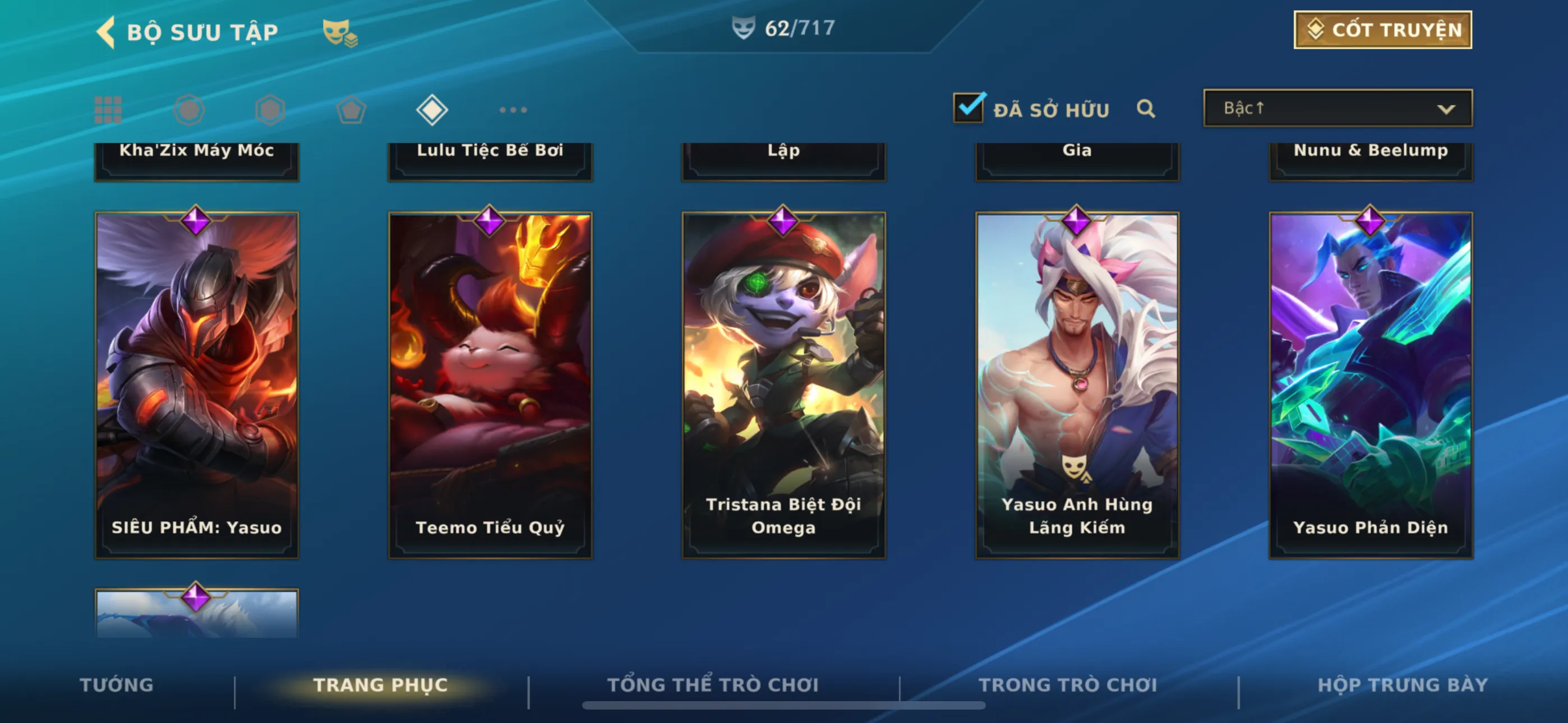The image size is (1568, 723).
Task: Open the Teemo Tiểu Quỷ skin card
Action: pos(490,384)
